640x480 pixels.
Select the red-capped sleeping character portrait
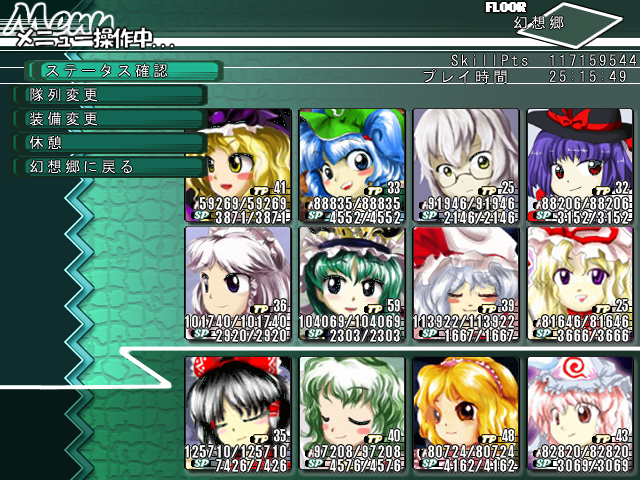click(x=465, y=275)
